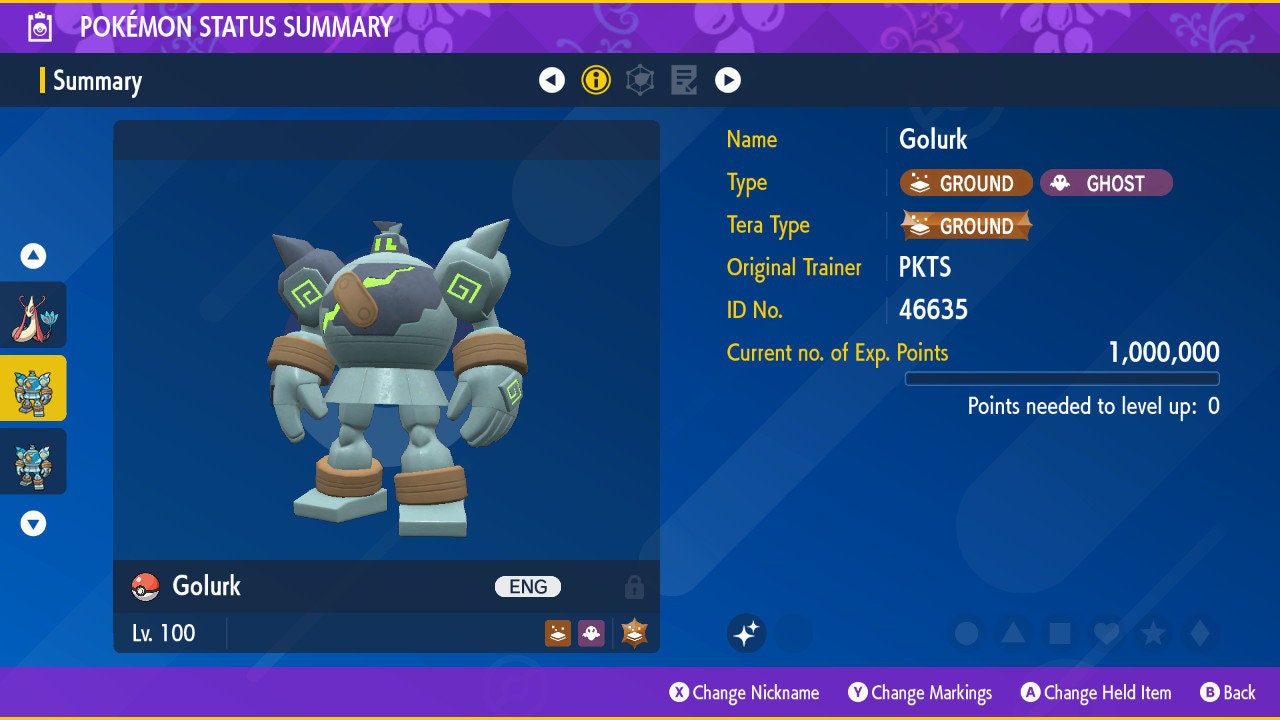
Task: Go to the previous summary page arrow
Action: point(552,80)
